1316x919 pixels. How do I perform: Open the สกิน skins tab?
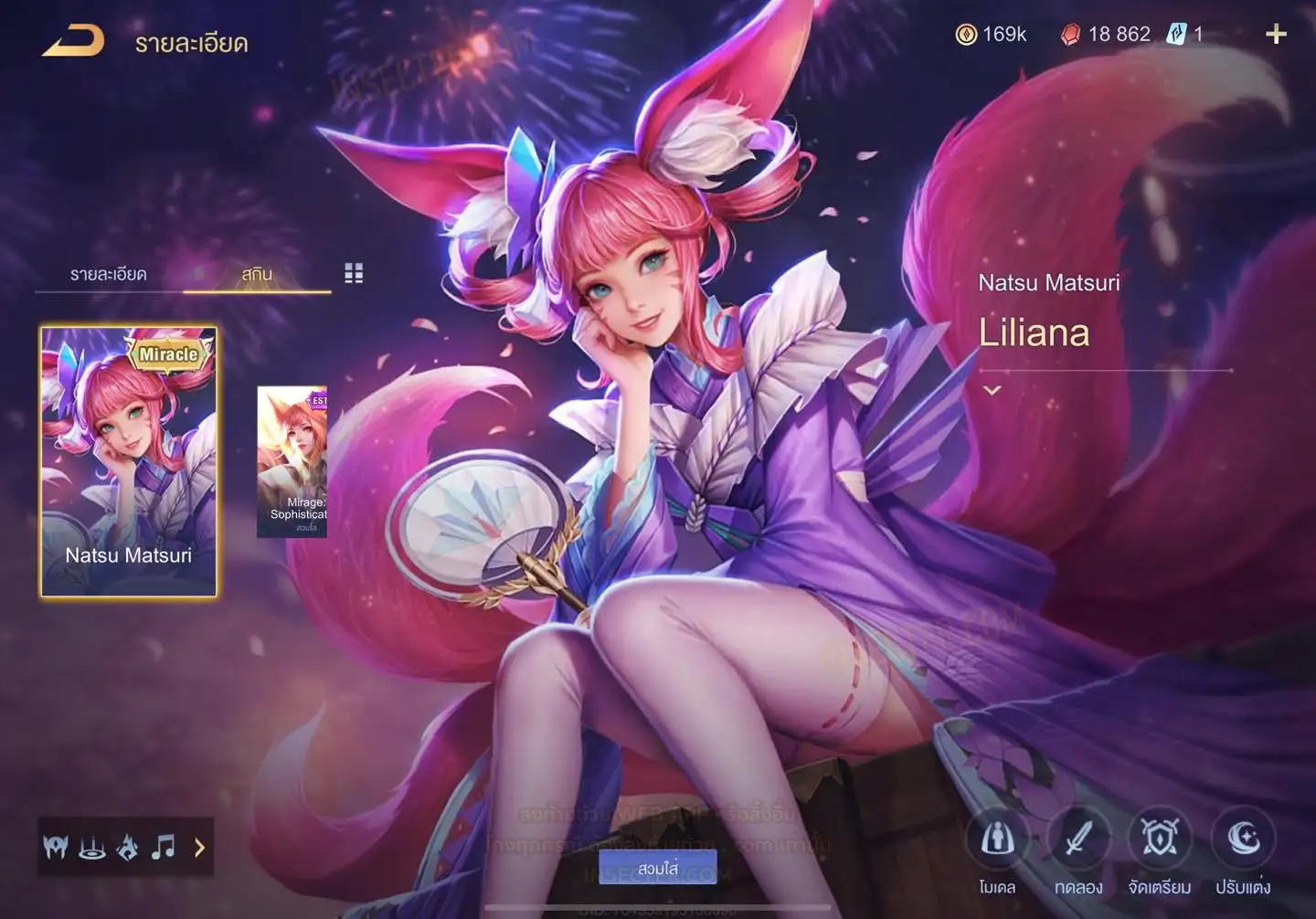pyautogui.click(x=257, y=274)
